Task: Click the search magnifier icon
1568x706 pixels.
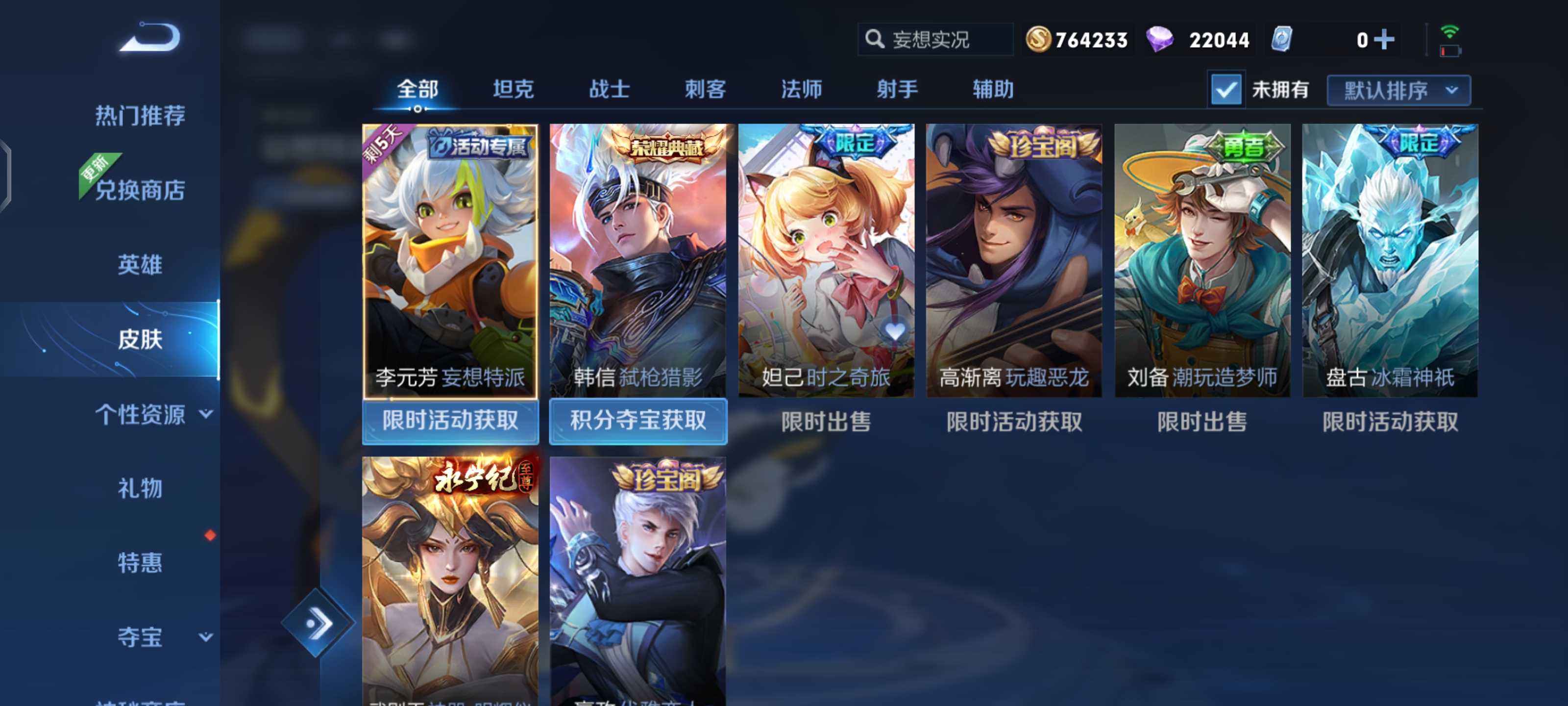Action: 875,39
